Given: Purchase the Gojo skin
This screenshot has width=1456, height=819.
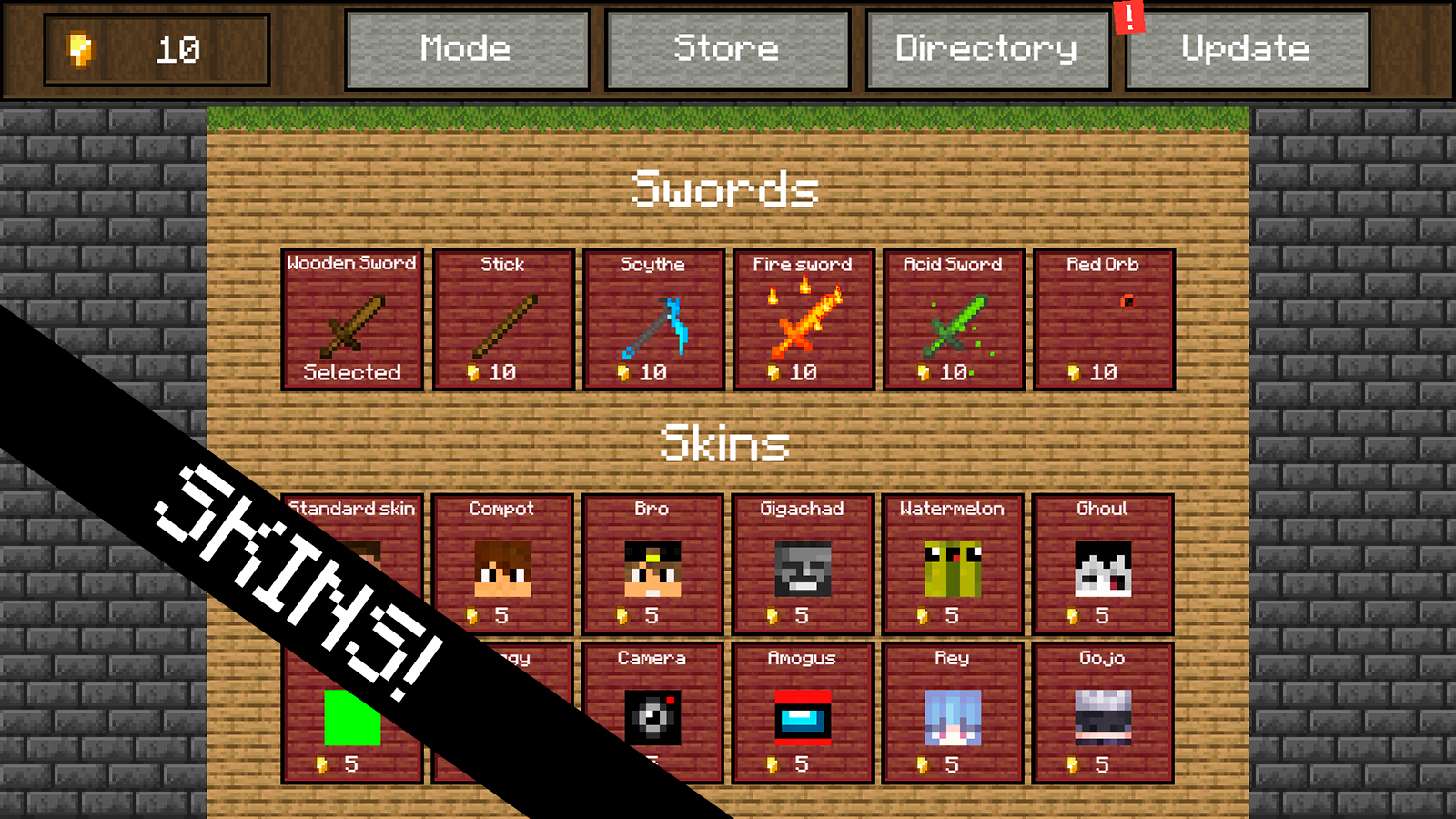Looking at the screenshot, I should click(x=1104, y=714).
